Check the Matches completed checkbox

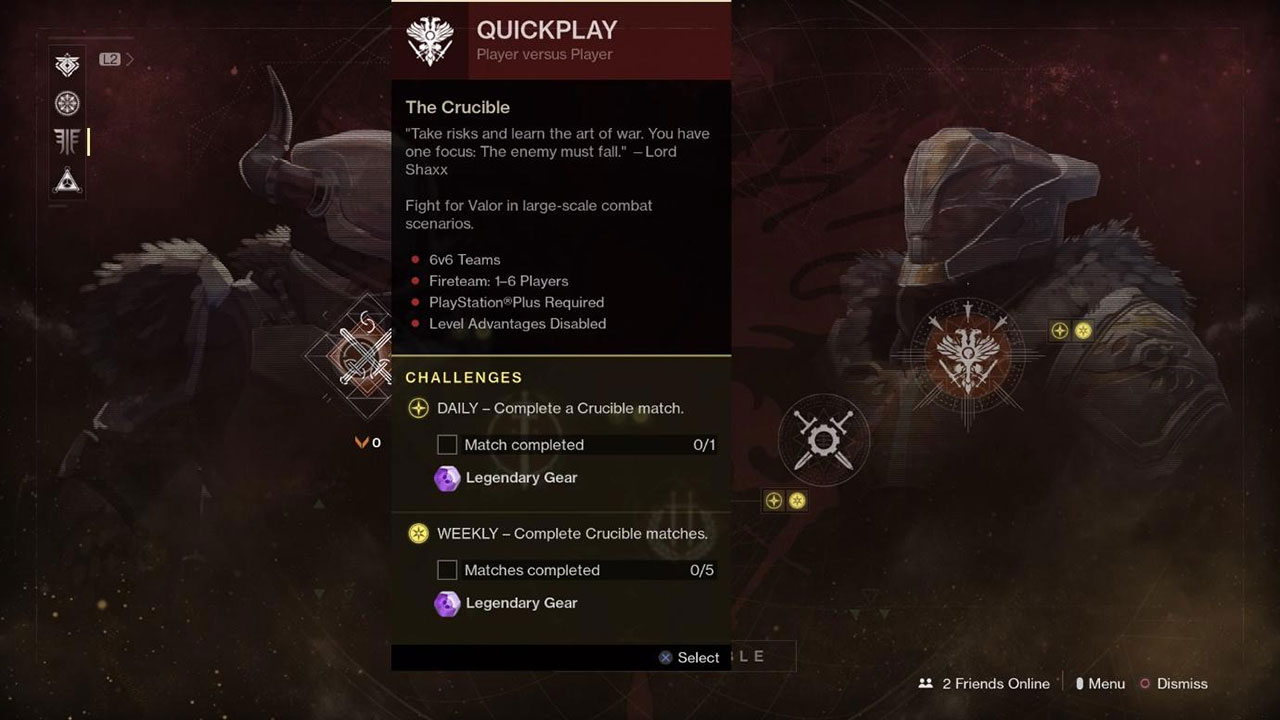(x=446, y=569)
